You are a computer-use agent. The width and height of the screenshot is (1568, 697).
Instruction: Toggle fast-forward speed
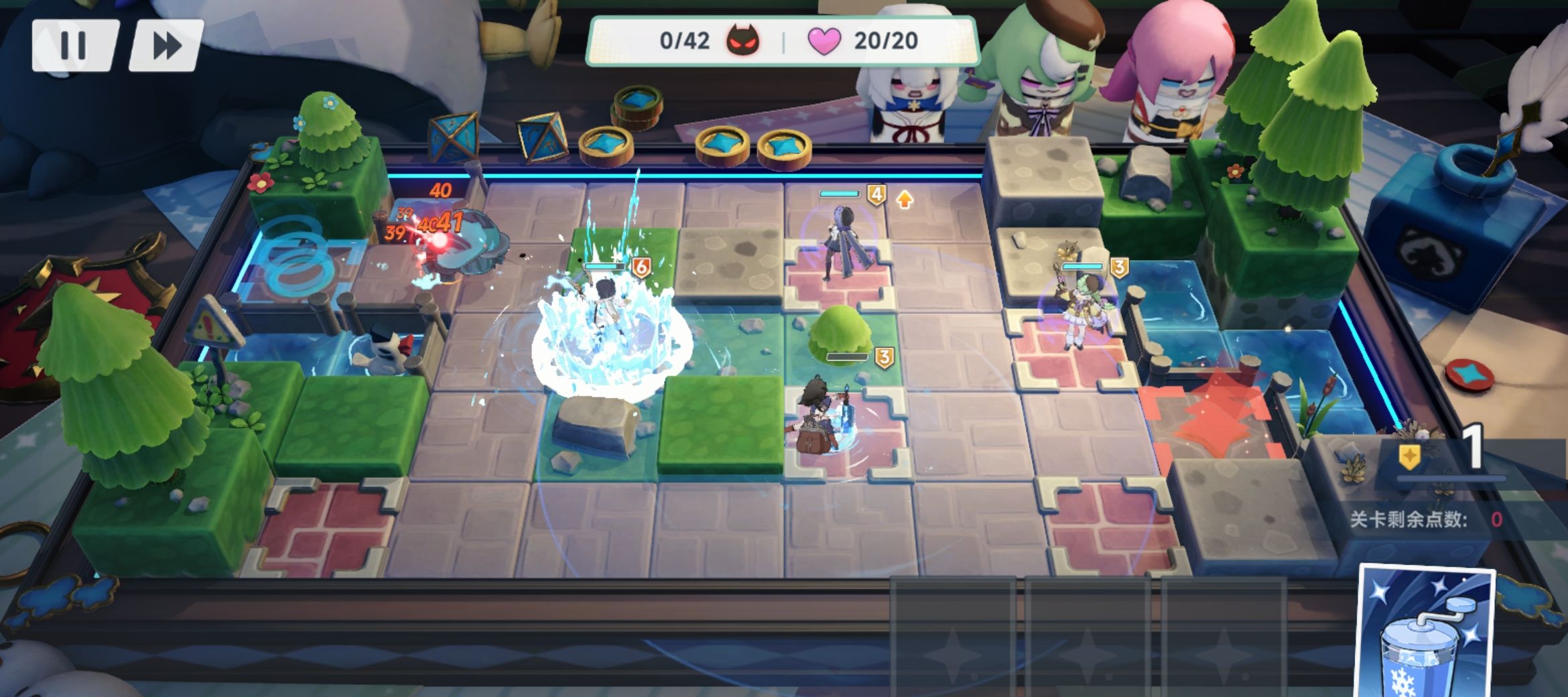click(166, 46)
